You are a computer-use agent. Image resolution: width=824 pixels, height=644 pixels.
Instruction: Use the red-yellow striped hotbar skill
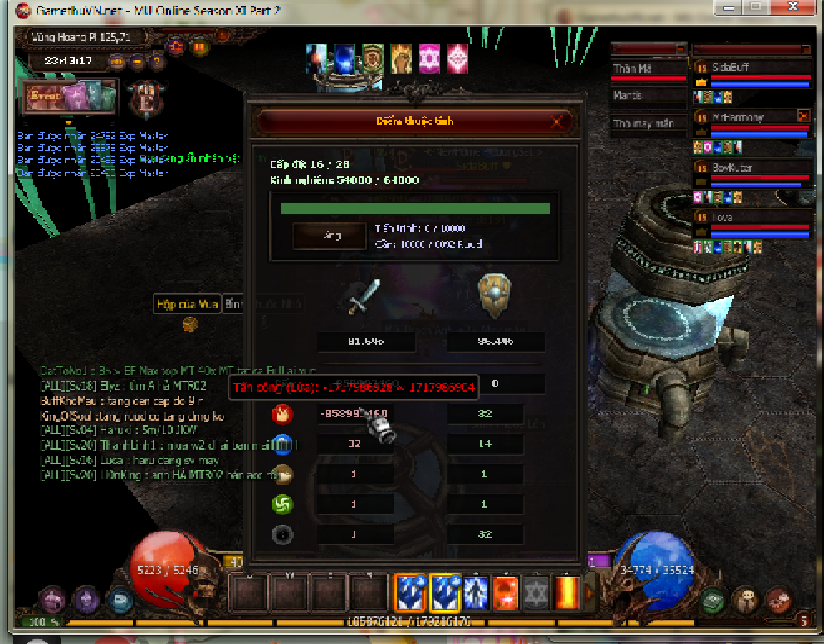point(568,592)
